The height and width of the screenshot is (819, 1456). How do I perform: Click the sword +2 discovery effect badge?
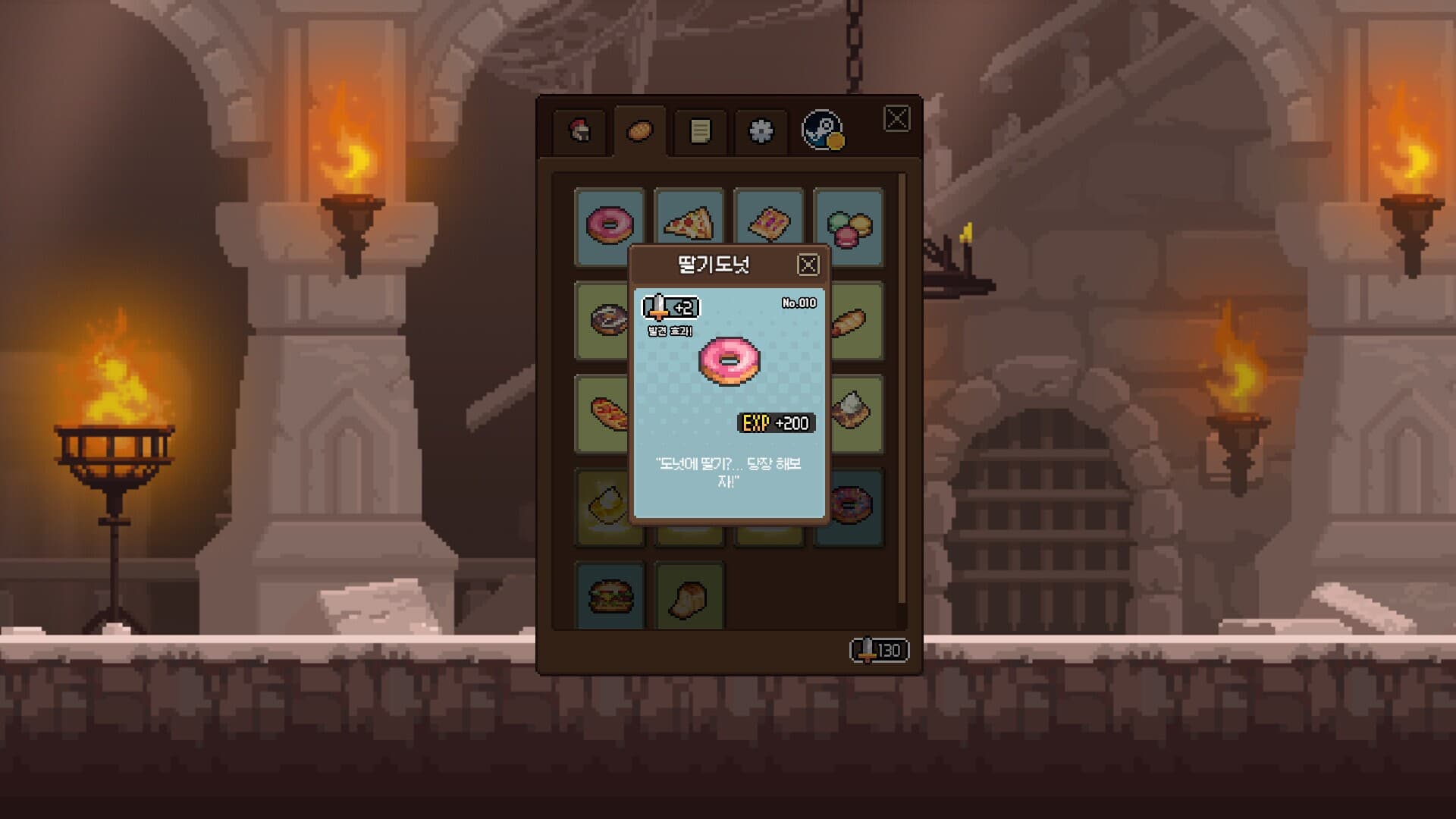point(671,308)
